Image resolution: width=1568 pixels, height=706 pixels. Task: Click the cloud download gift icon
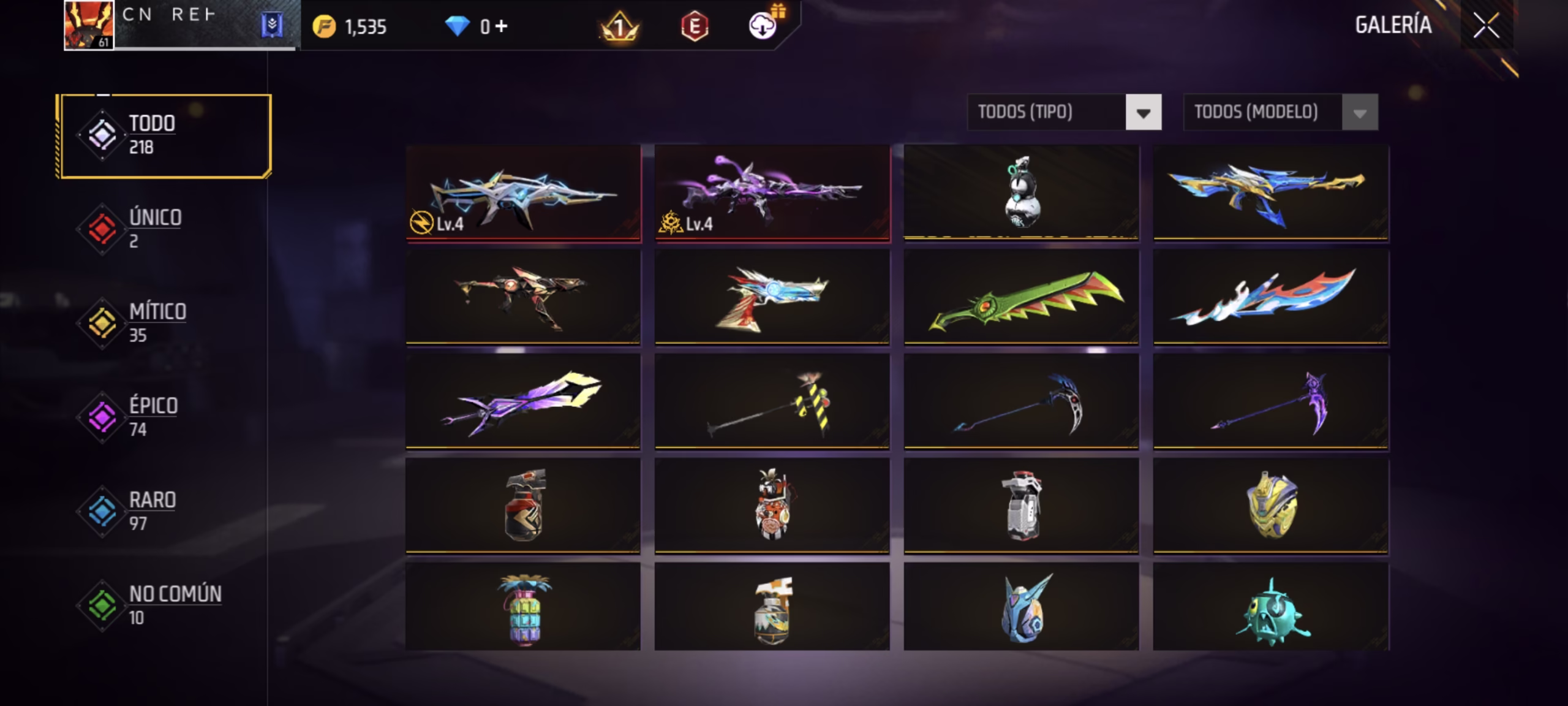tap(763, 26)
